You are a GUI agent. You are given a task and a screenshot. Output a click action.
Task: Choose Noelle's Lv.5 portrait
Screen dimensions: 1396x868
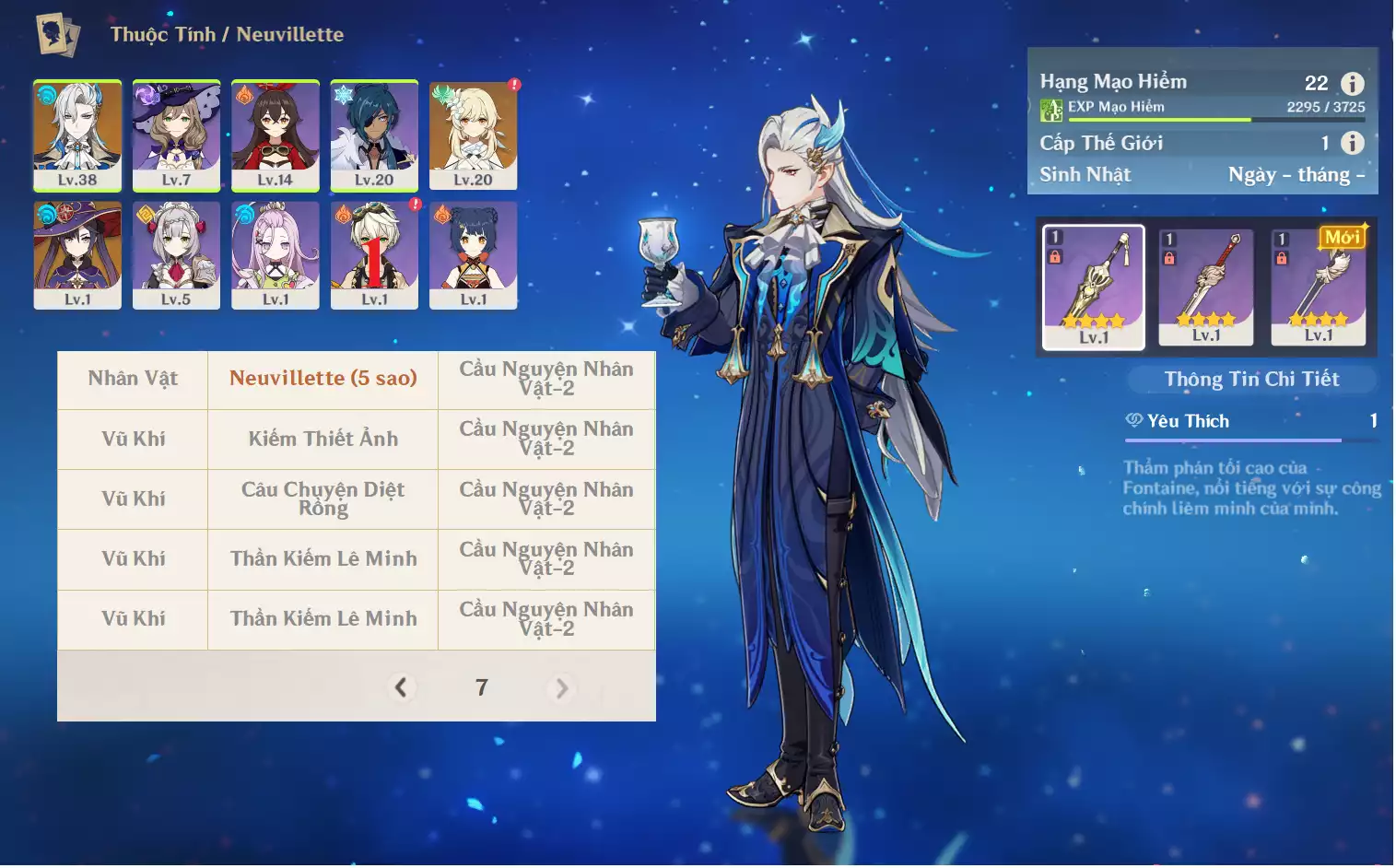pyautogui.click(x=176, y=254)
